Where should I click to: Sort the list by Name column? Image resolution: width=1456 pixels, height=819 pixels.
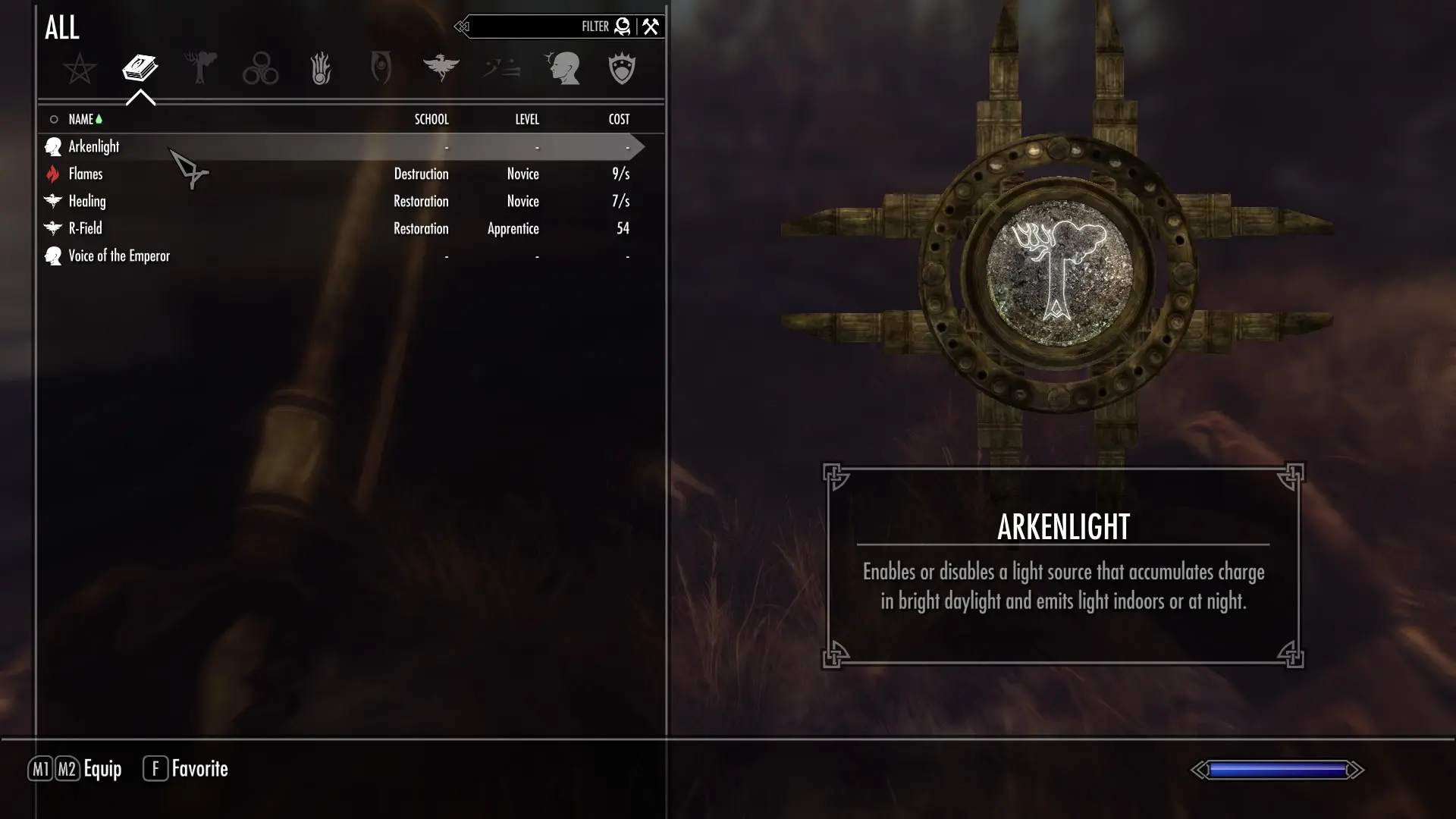point(81,119)
